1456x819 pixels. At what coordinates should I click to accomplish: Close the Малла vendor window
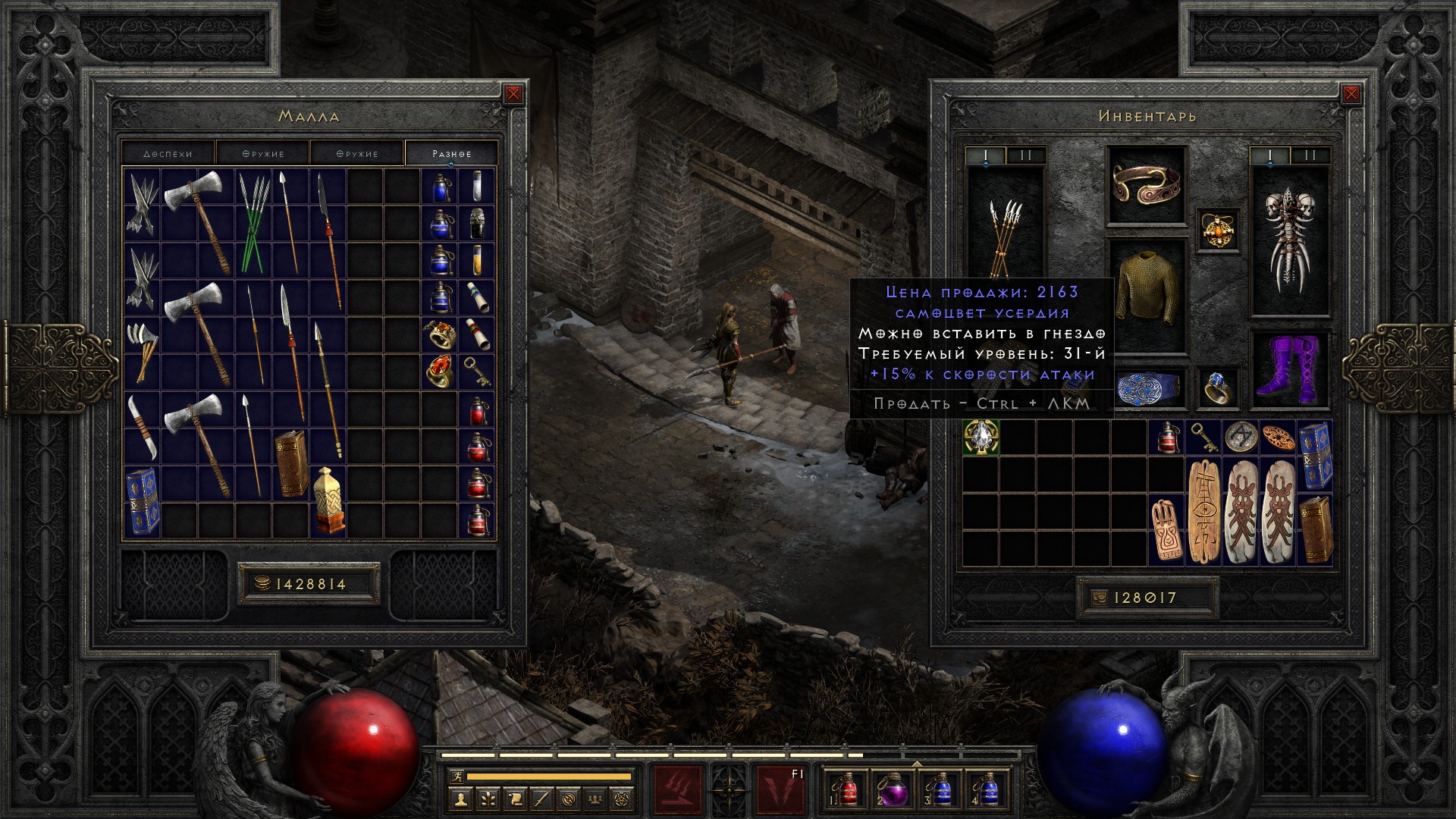(513, 94)
